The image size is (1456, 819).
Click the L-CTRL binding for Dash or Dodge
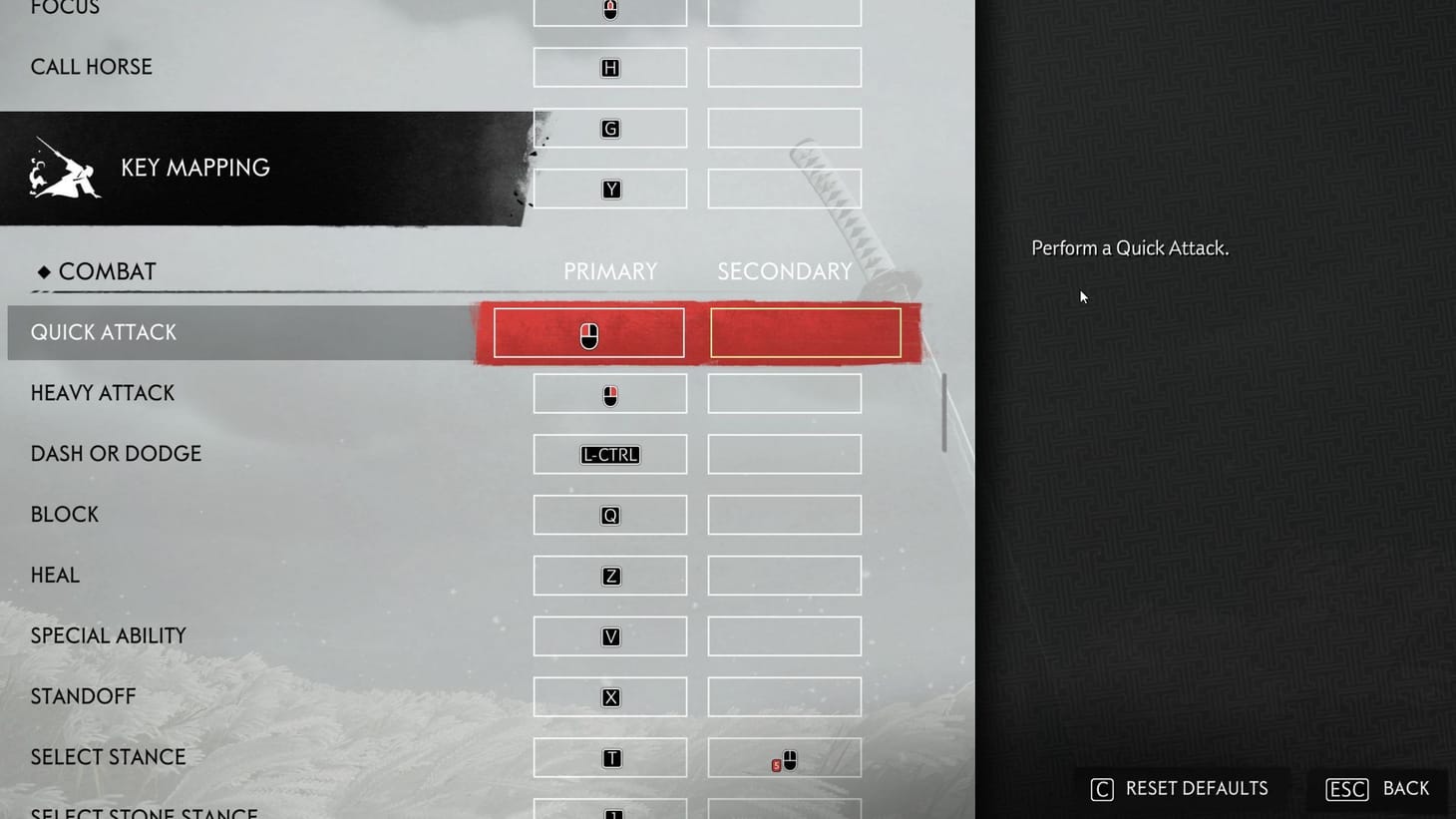[609, 454]
